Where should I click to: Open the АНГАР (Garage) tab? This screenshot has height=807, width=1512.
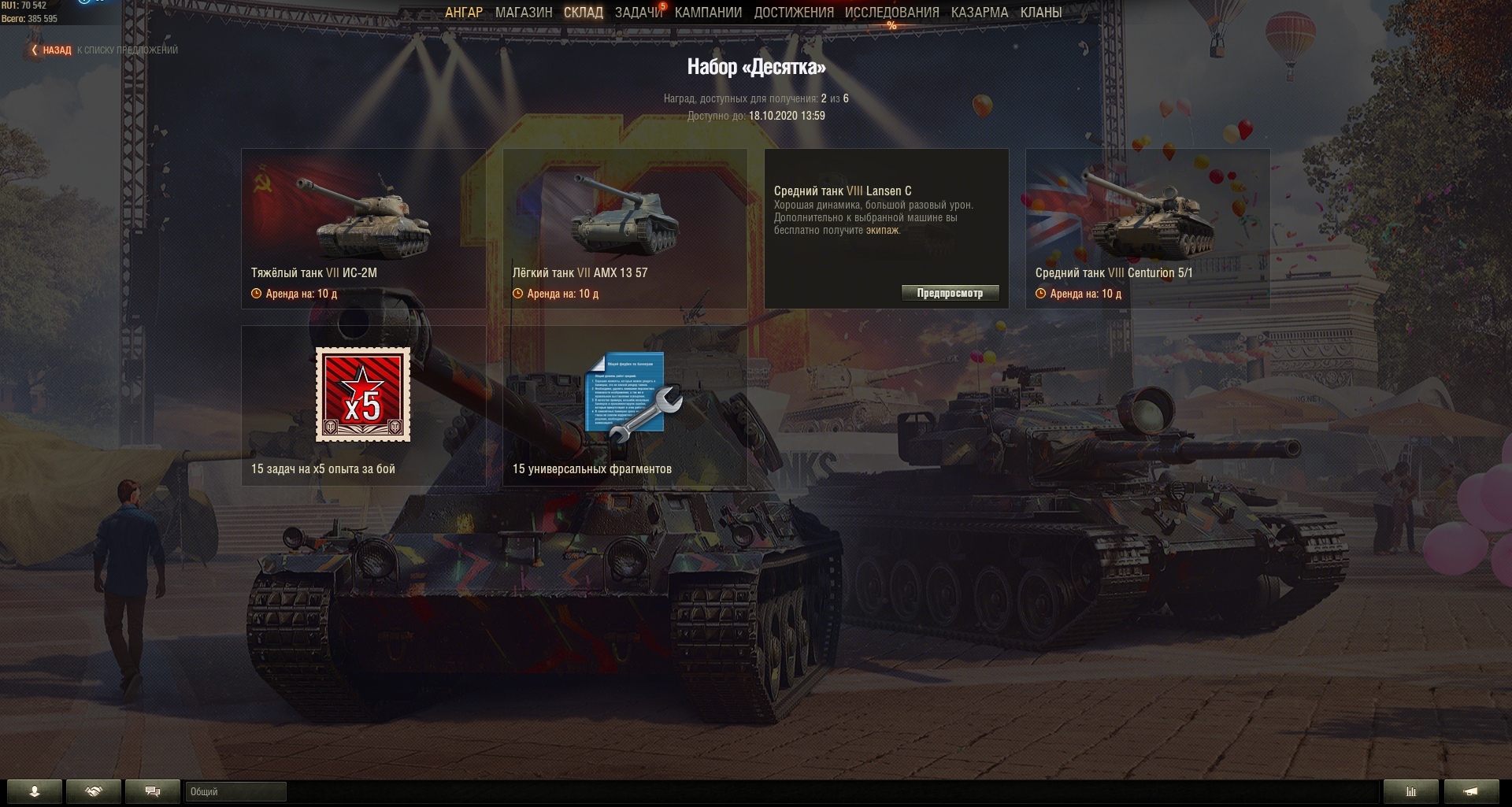coord(463,13)
